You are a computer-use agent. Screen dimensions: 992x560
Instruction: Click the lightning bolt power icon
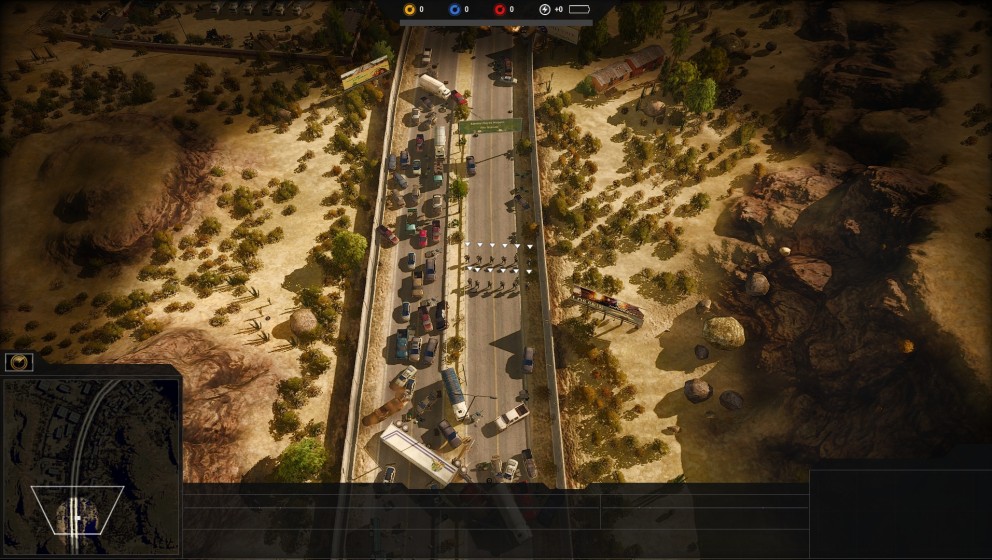coord(544,9)
